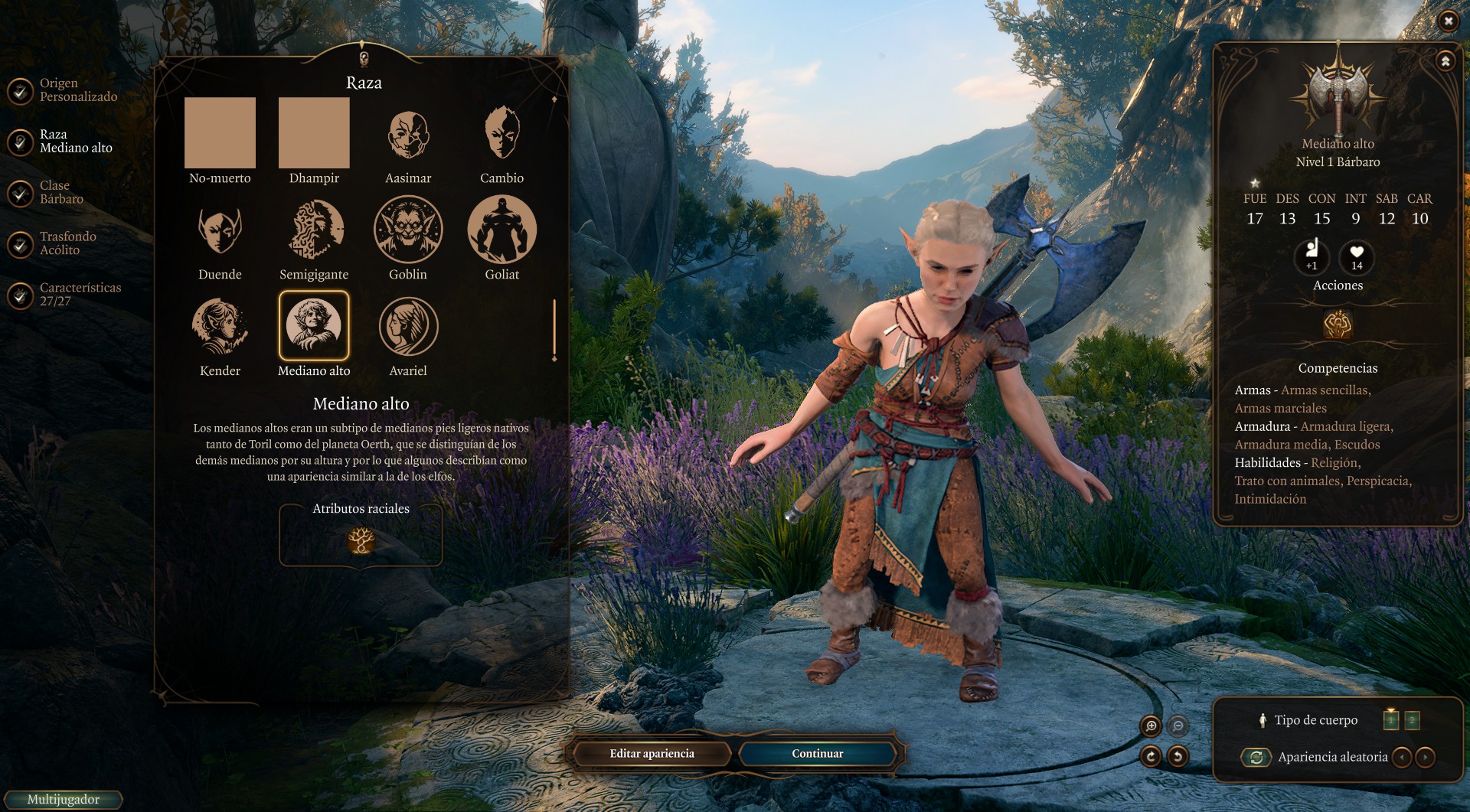Pick the Kender race

(220, 327)
